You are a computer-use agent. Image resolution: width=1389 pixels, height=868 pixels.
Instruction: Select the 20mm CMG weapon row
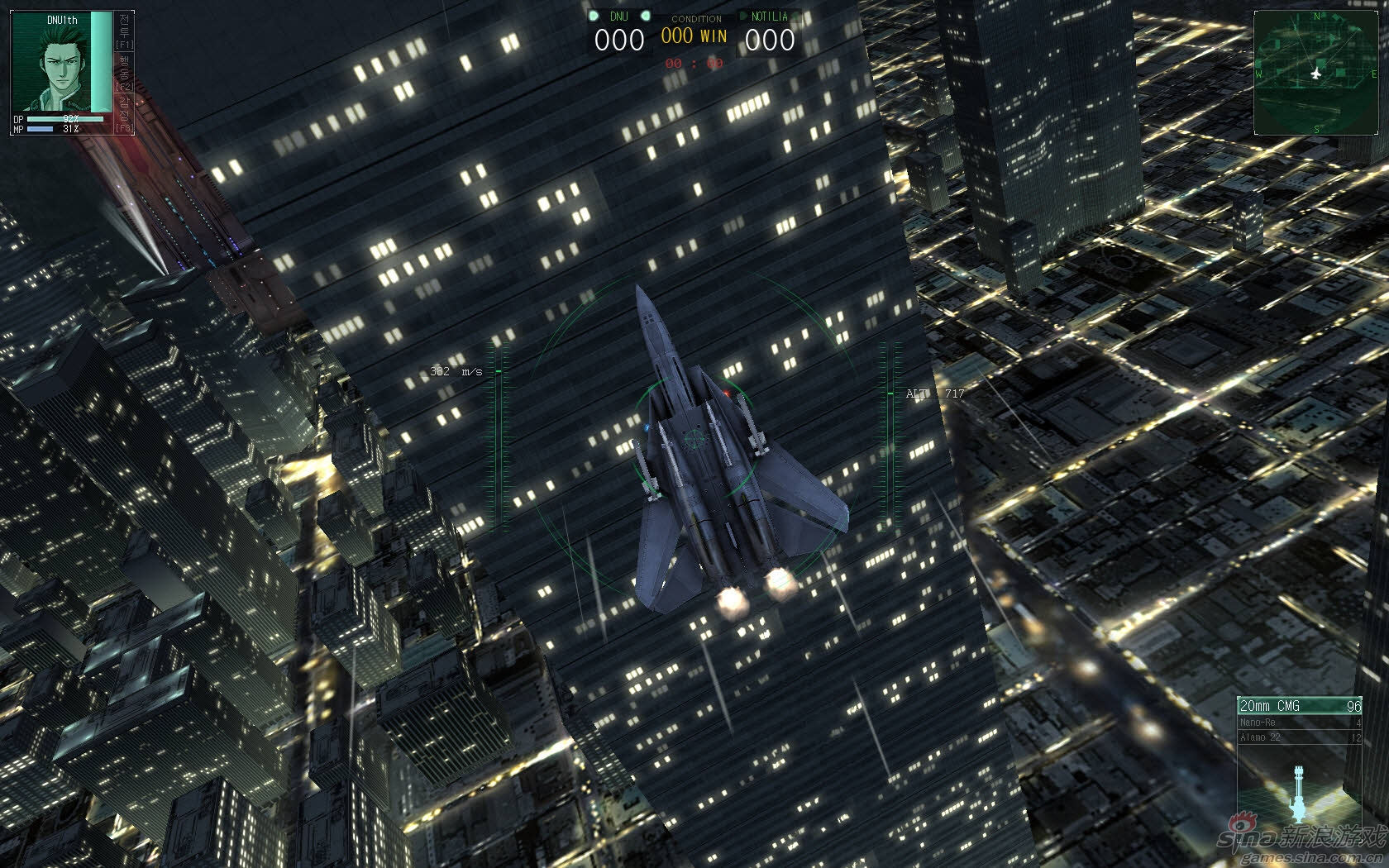tap(1299, 705)
